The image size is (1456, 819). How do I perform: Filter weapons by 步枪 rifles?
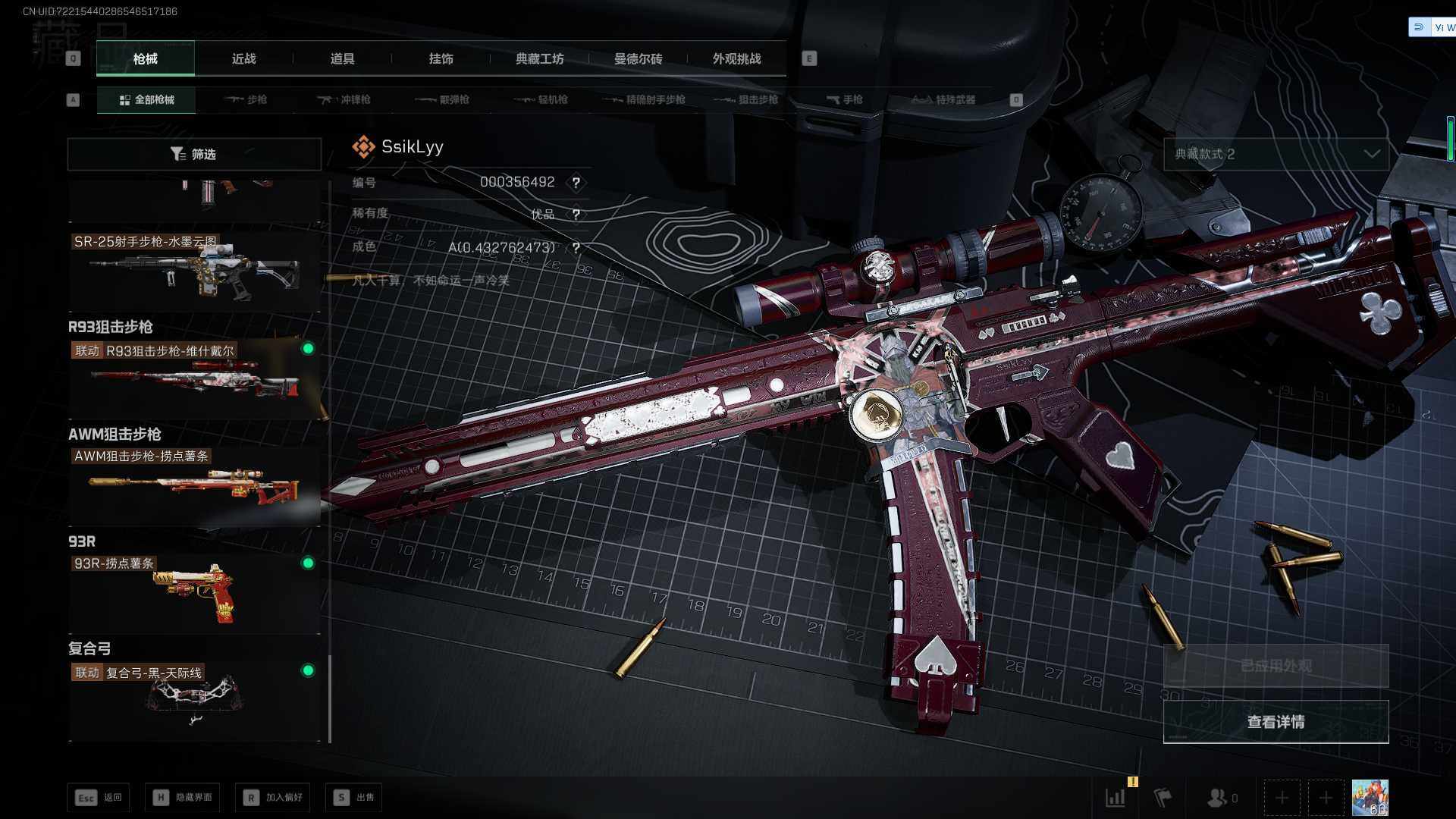point(246,99)
